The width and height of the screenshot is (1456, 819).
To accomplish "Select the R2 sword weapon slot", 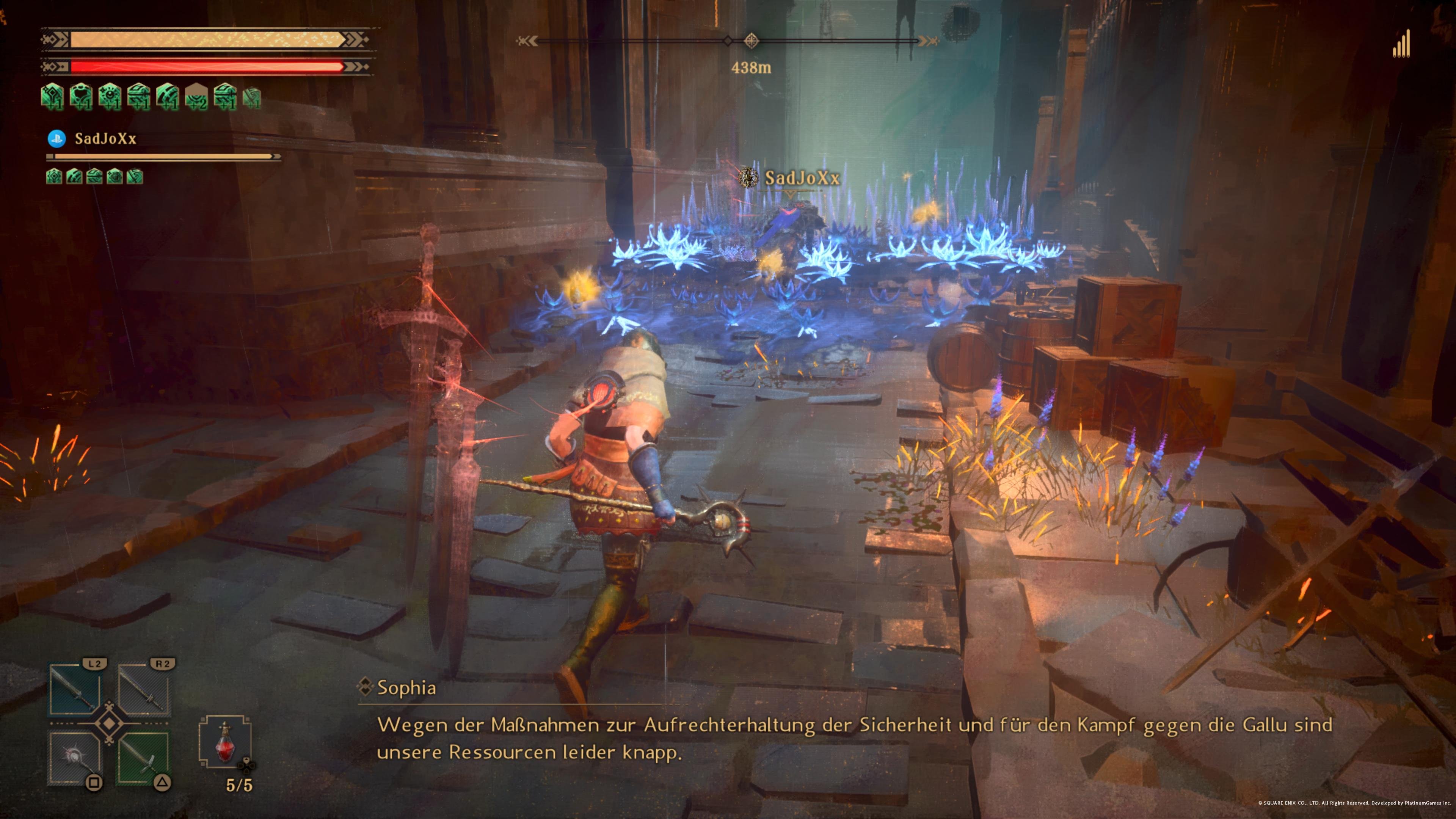I will [144, 690].
